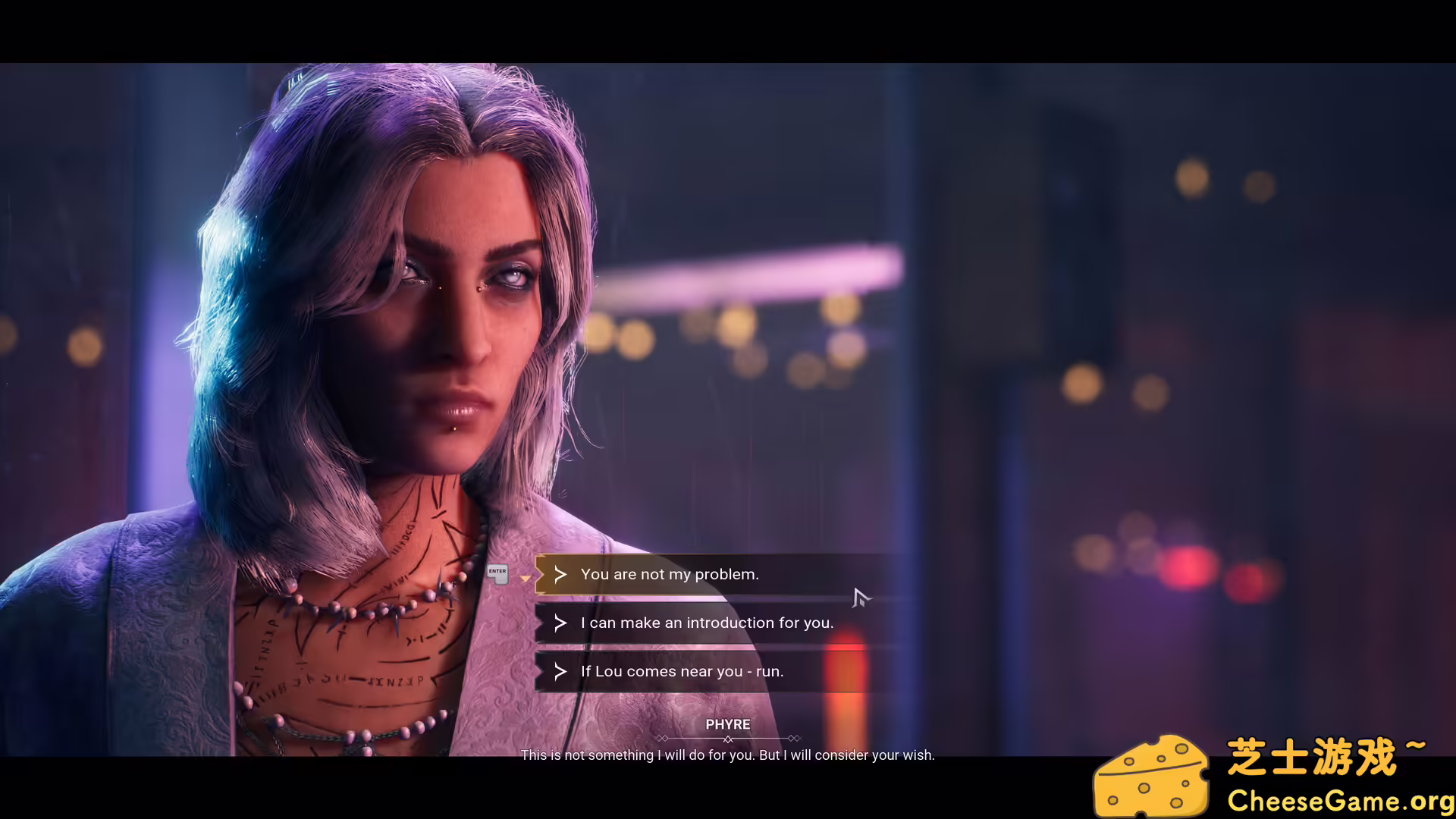Screen dimensions: 1456x819
Task: Click the yellow arrow beside the ENTER prompt
Action: pyautogui.click(x=526, y=578)
